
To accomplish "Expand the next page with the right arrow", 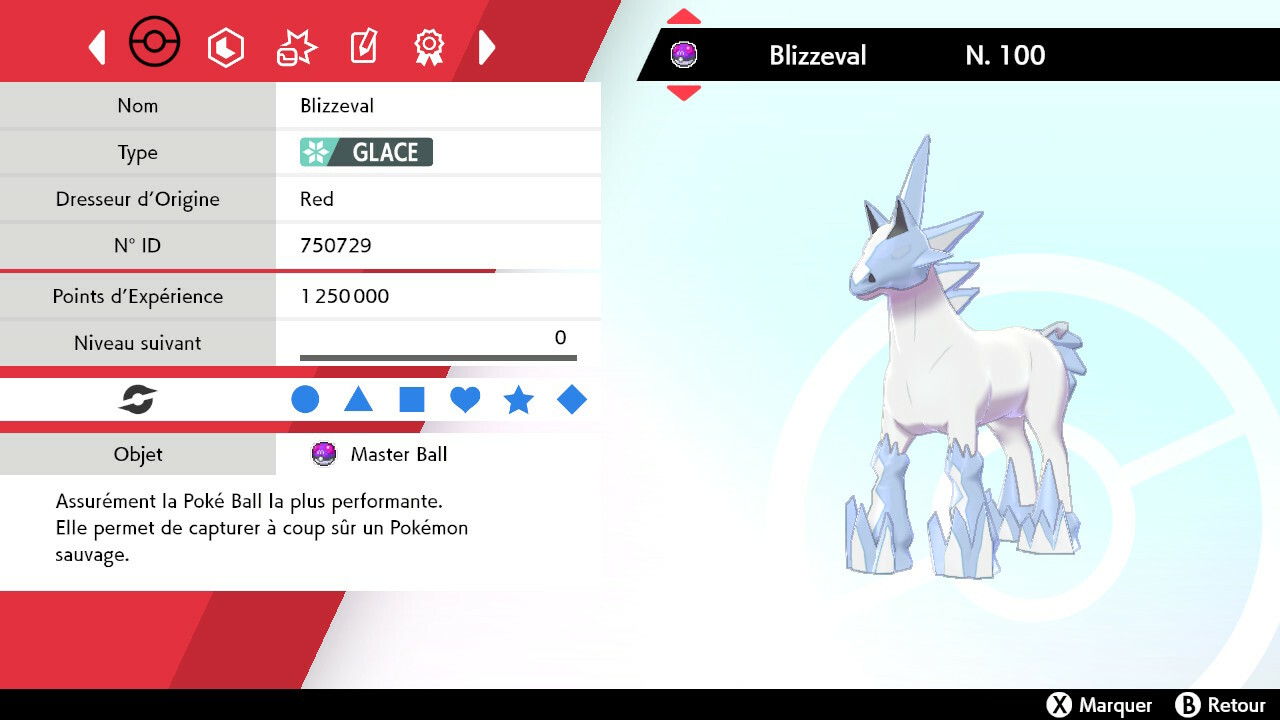I will pyautogui.click(x=487, y=46).
